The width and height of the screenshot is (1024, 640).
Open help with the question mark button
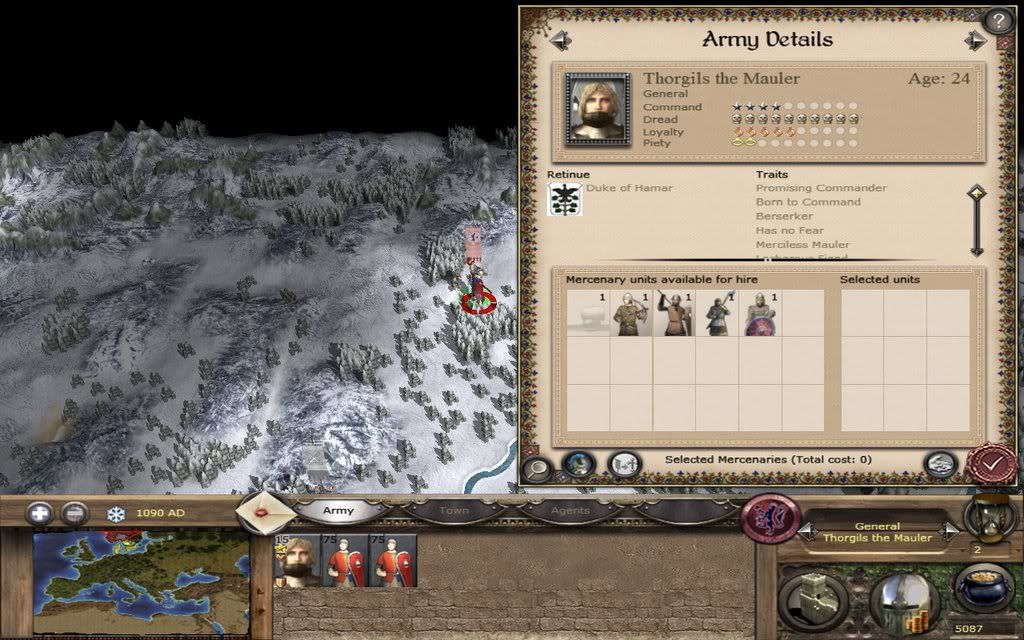(x=998, y=21)
